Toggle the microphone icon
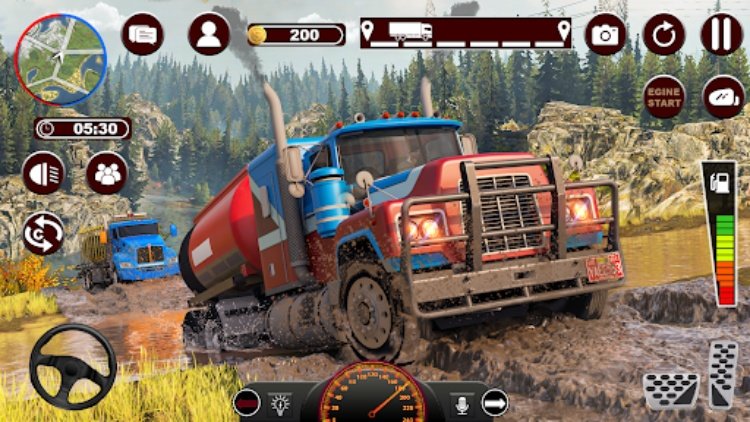The image size is (750, 422). (x=463, y=402)
